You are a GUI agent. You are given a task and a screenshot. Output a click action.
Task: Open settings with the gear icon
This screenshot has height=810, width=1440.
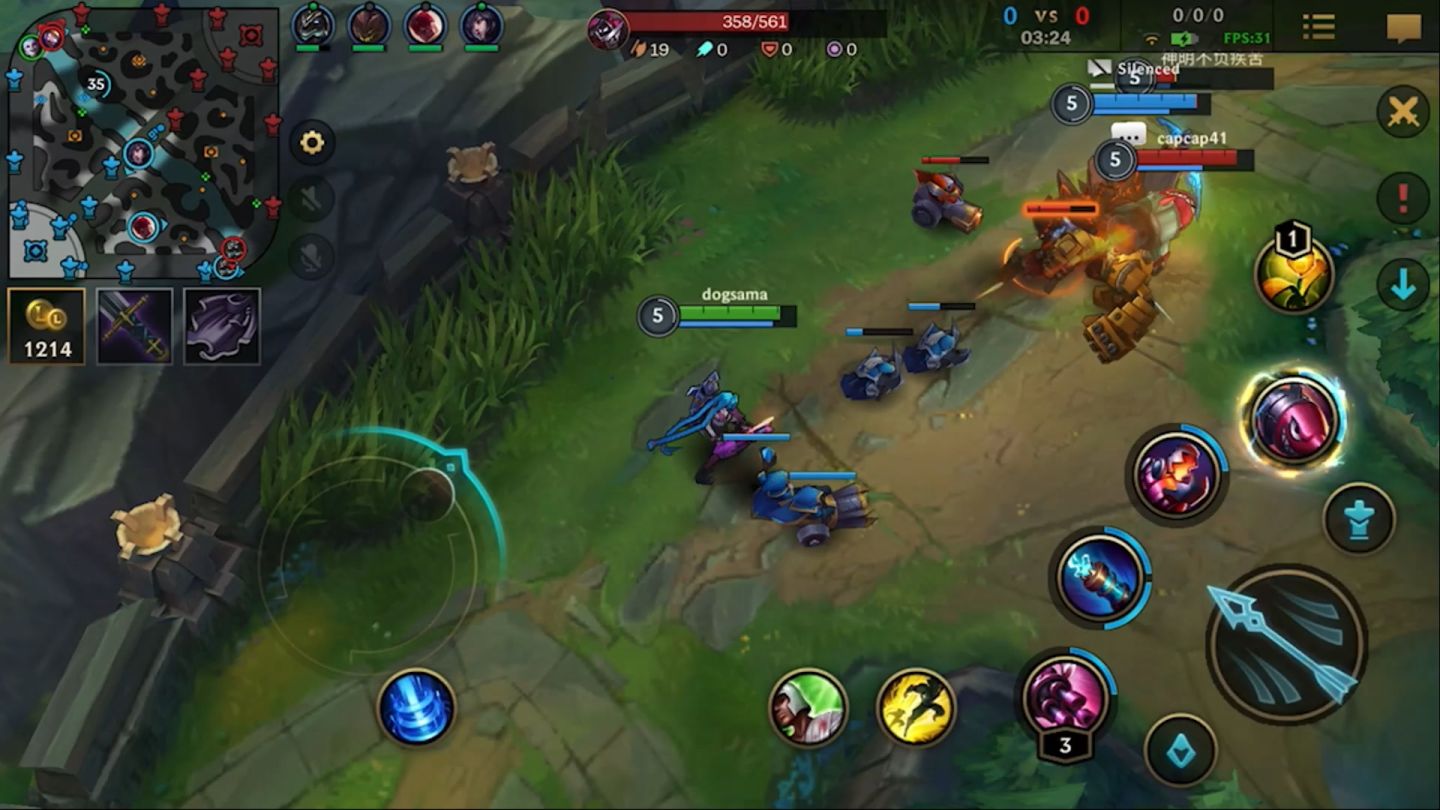(x=312, y=143)
